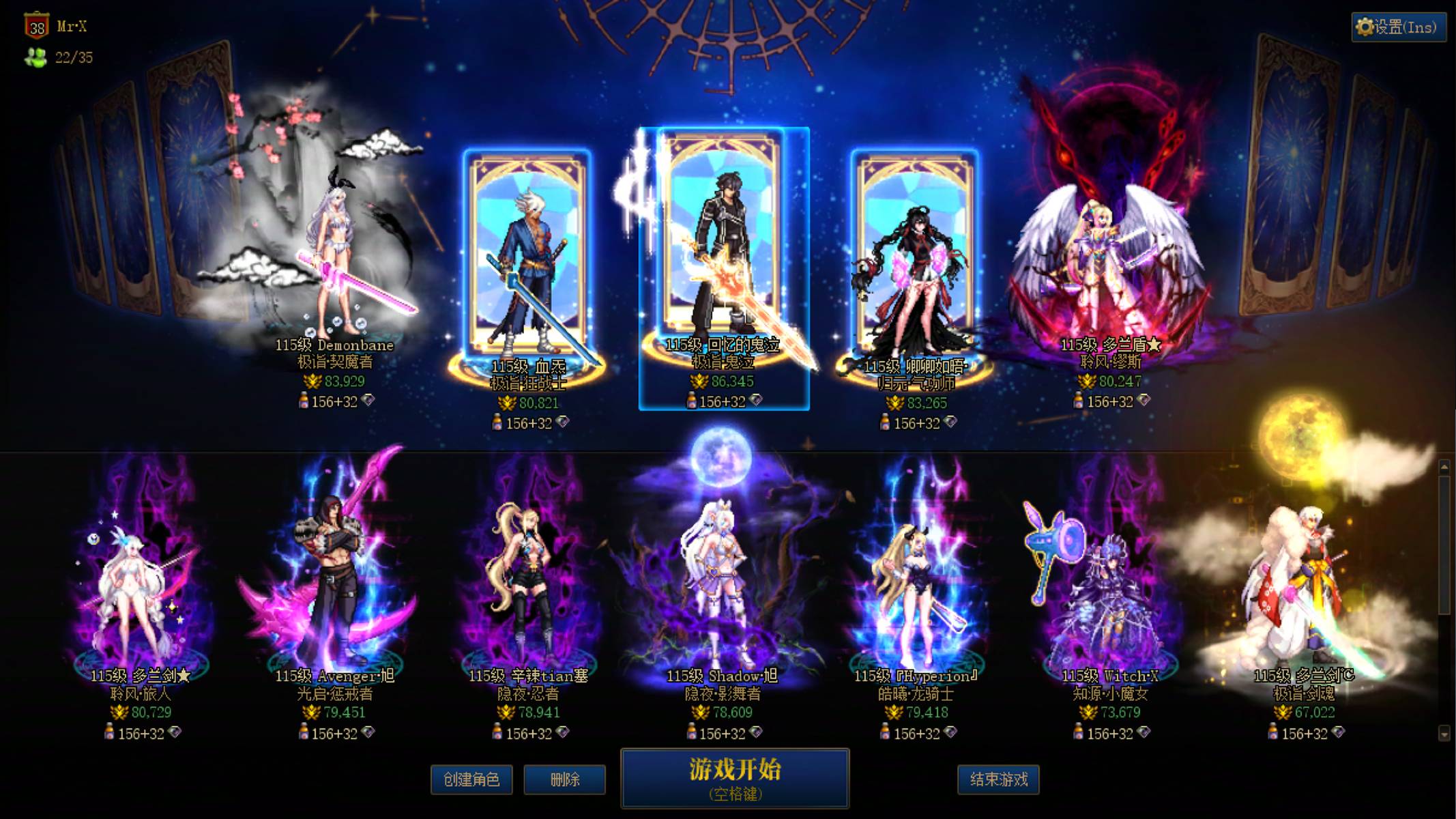Click the level 38 adventure team badge

click(x=38, y=27)
